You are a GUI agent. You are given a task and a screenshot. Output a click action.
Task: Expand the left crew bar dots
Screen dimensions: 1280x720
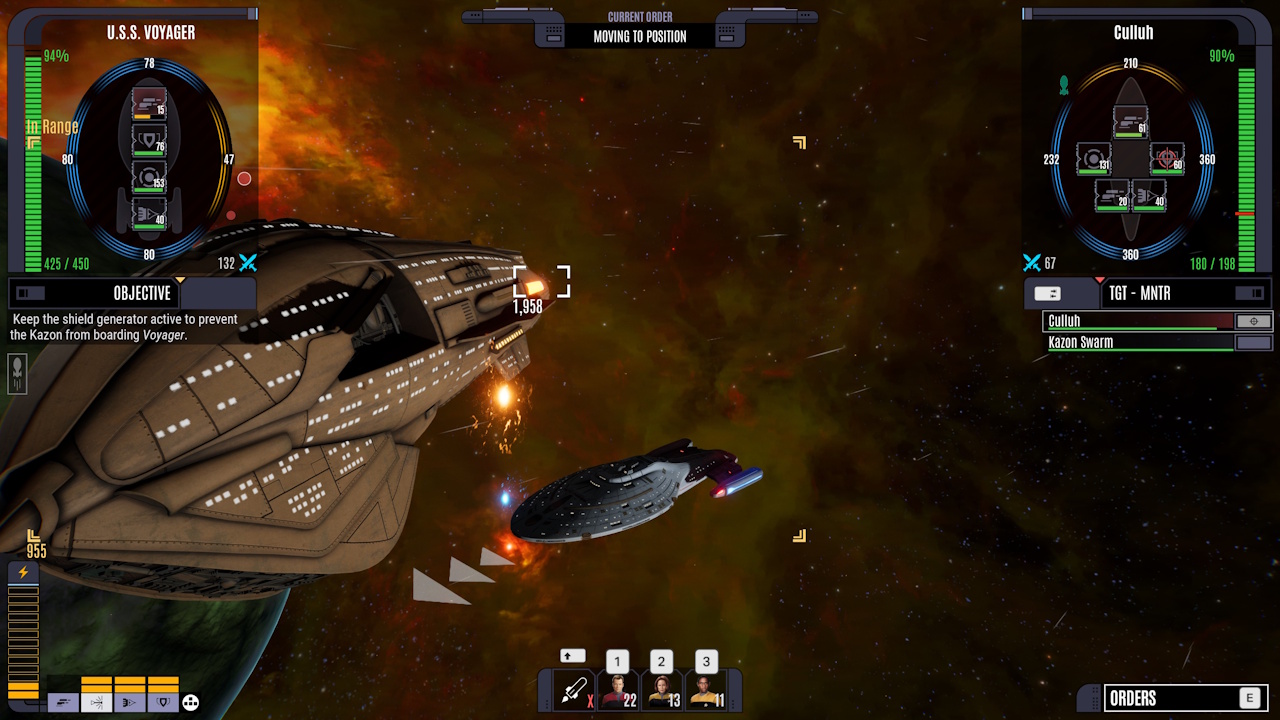pyautogui.click(x=548, y=702)
